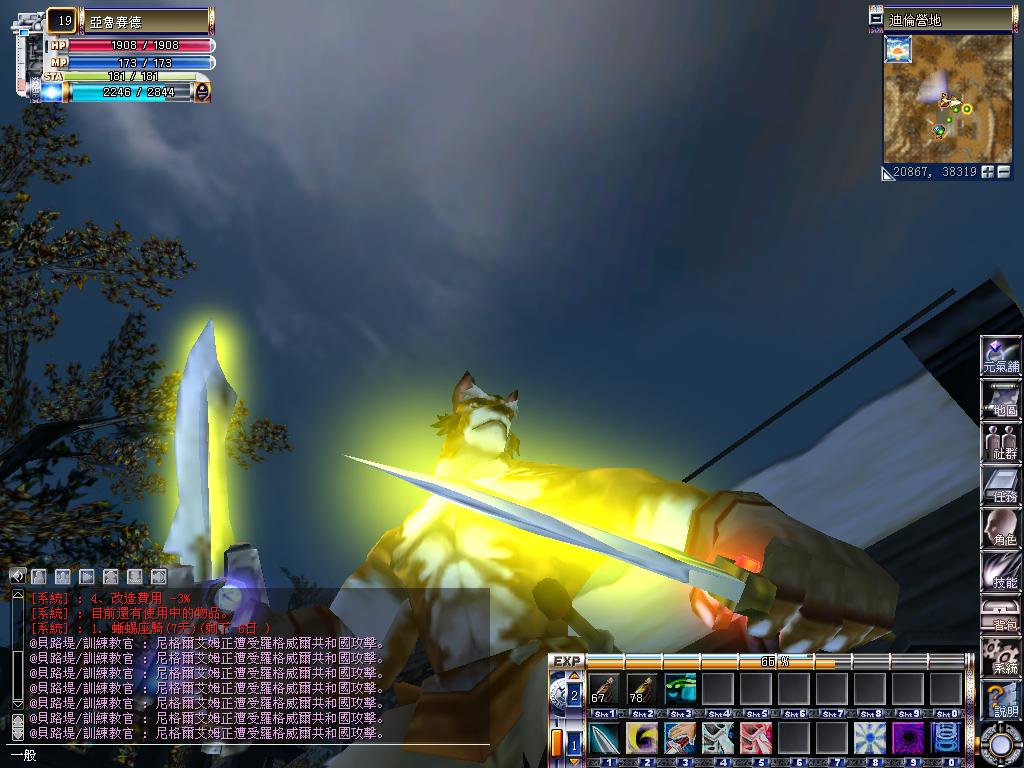1024x768 pixels.
Task: Open the 地圖 map window
Action: pyautogui.click(x=1000, y=399)
